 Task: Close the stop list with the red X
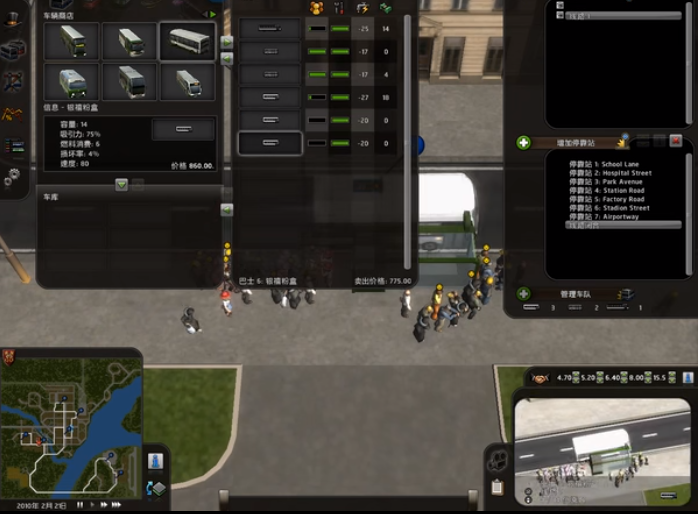675,142
